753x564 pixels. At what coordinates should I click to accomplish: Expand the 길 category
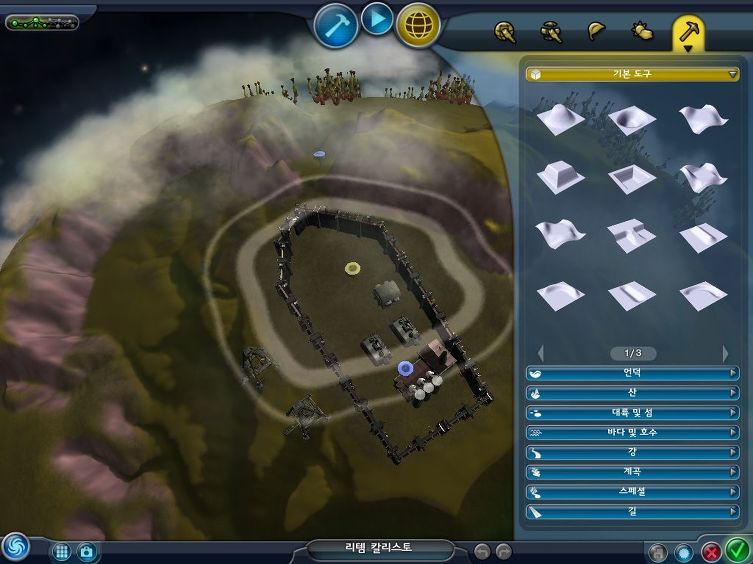pyautogui.click(x=632, y=512)
